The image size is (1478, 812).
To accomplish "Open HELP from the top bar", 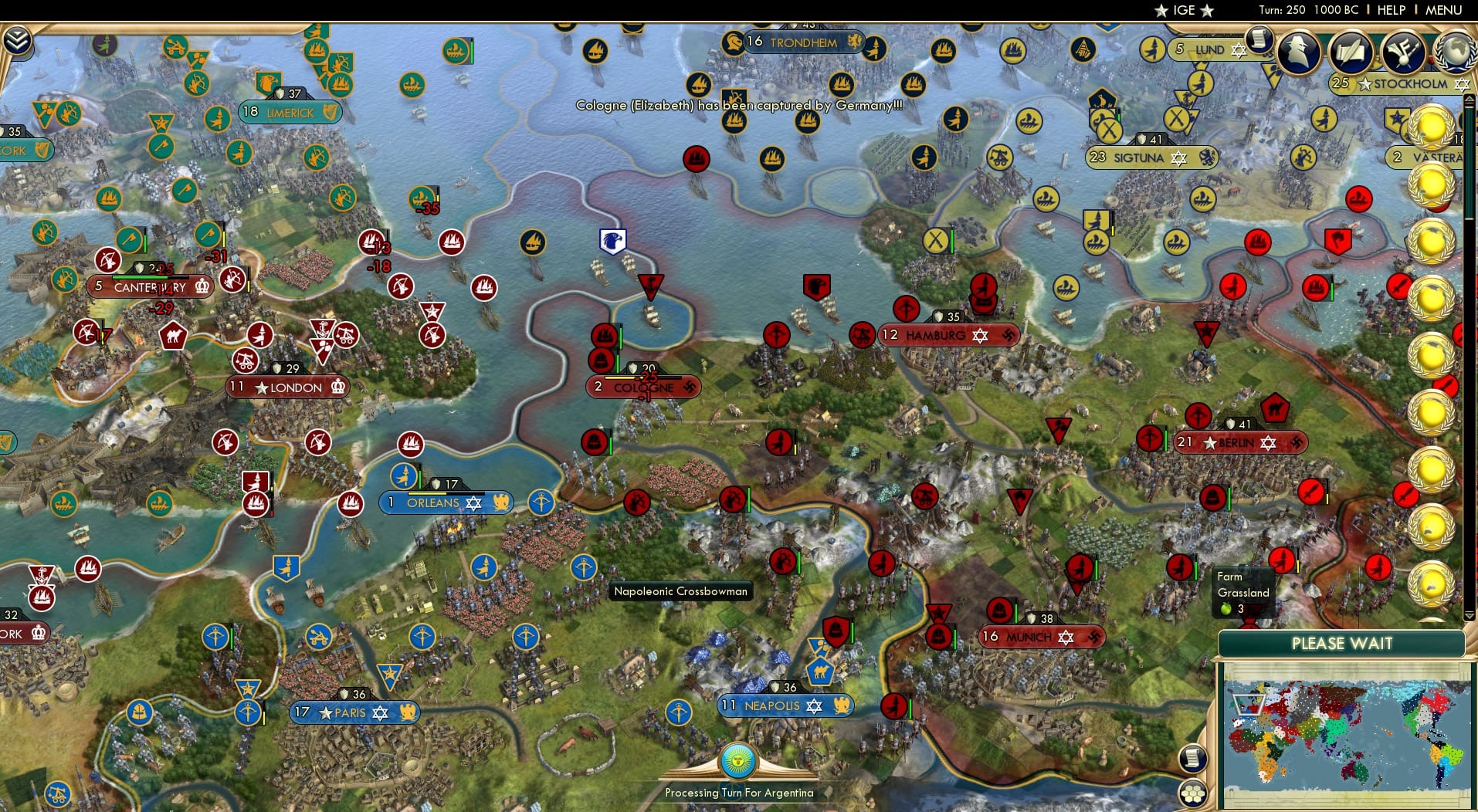I will click(x=1390, y=11).
